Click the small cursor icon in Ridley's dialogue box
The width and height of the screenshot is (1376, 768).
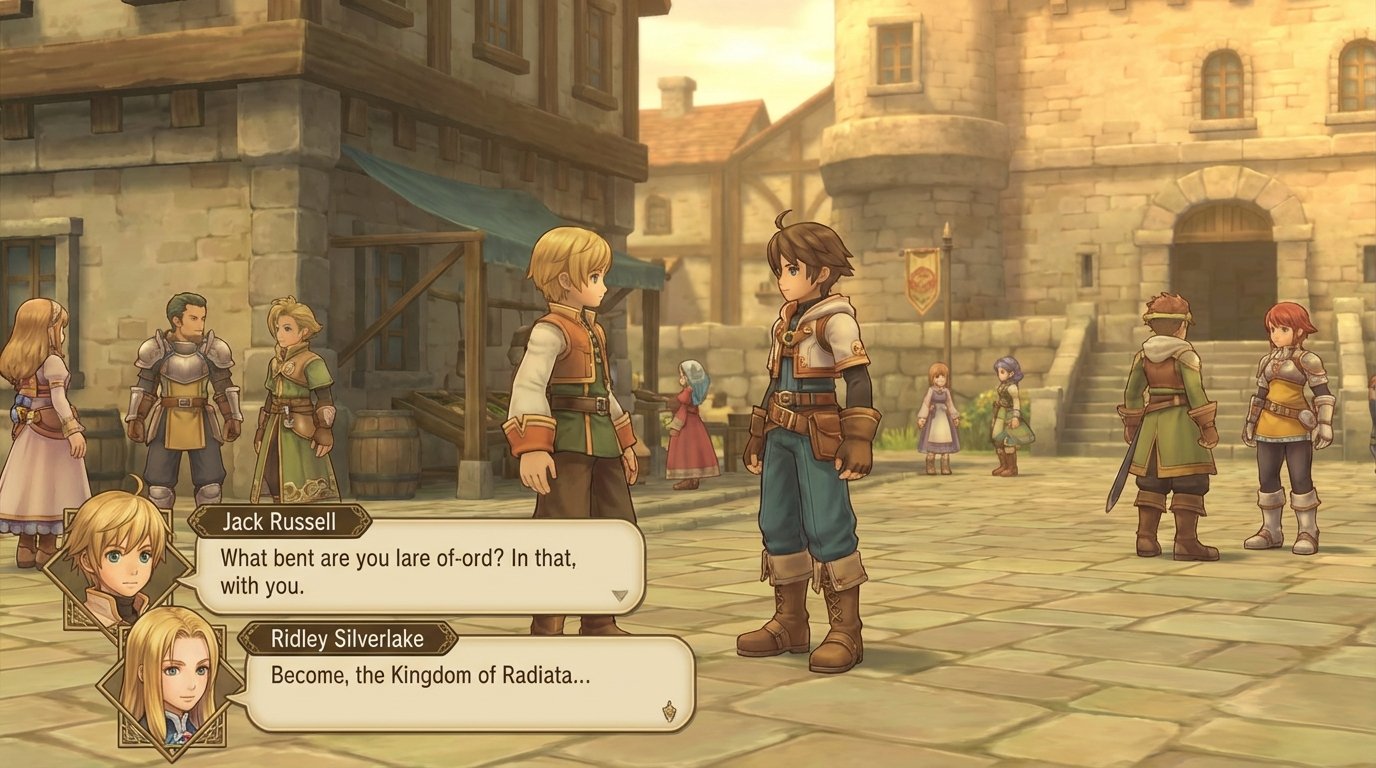coord(669,710)
